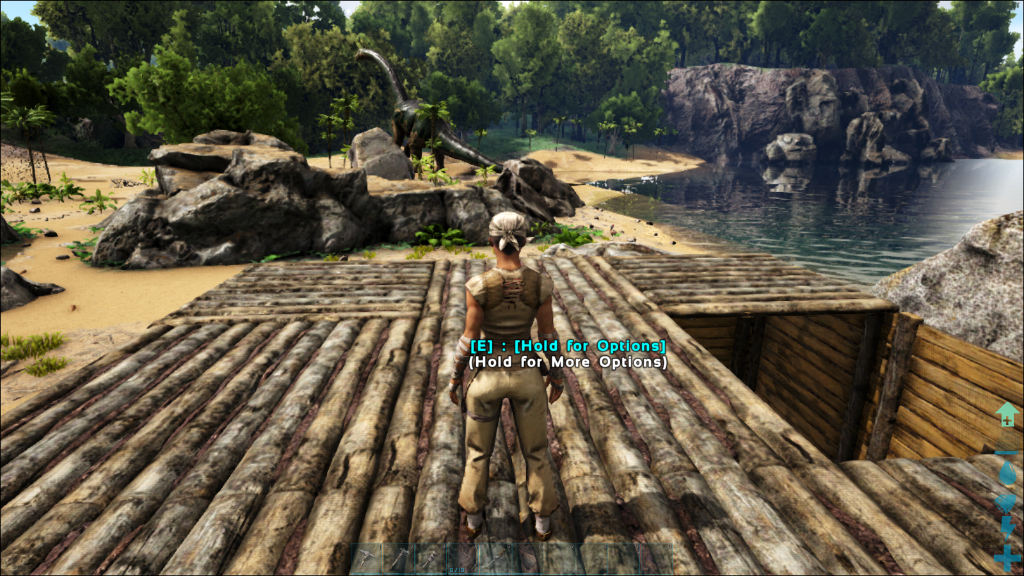The width and height of the screenshot is (1024, 576).
Task: Click the green level-up arrow icon
Action: 1007,413
